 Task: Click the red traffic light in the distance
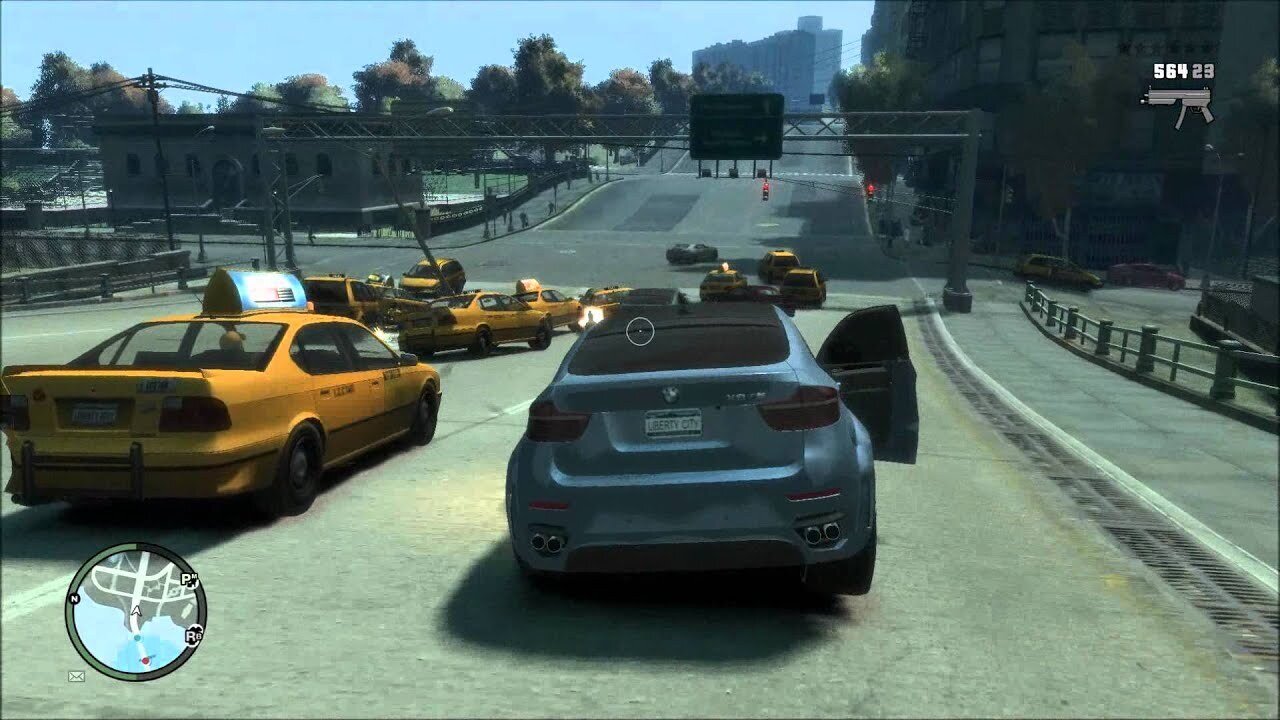[766, 187]
